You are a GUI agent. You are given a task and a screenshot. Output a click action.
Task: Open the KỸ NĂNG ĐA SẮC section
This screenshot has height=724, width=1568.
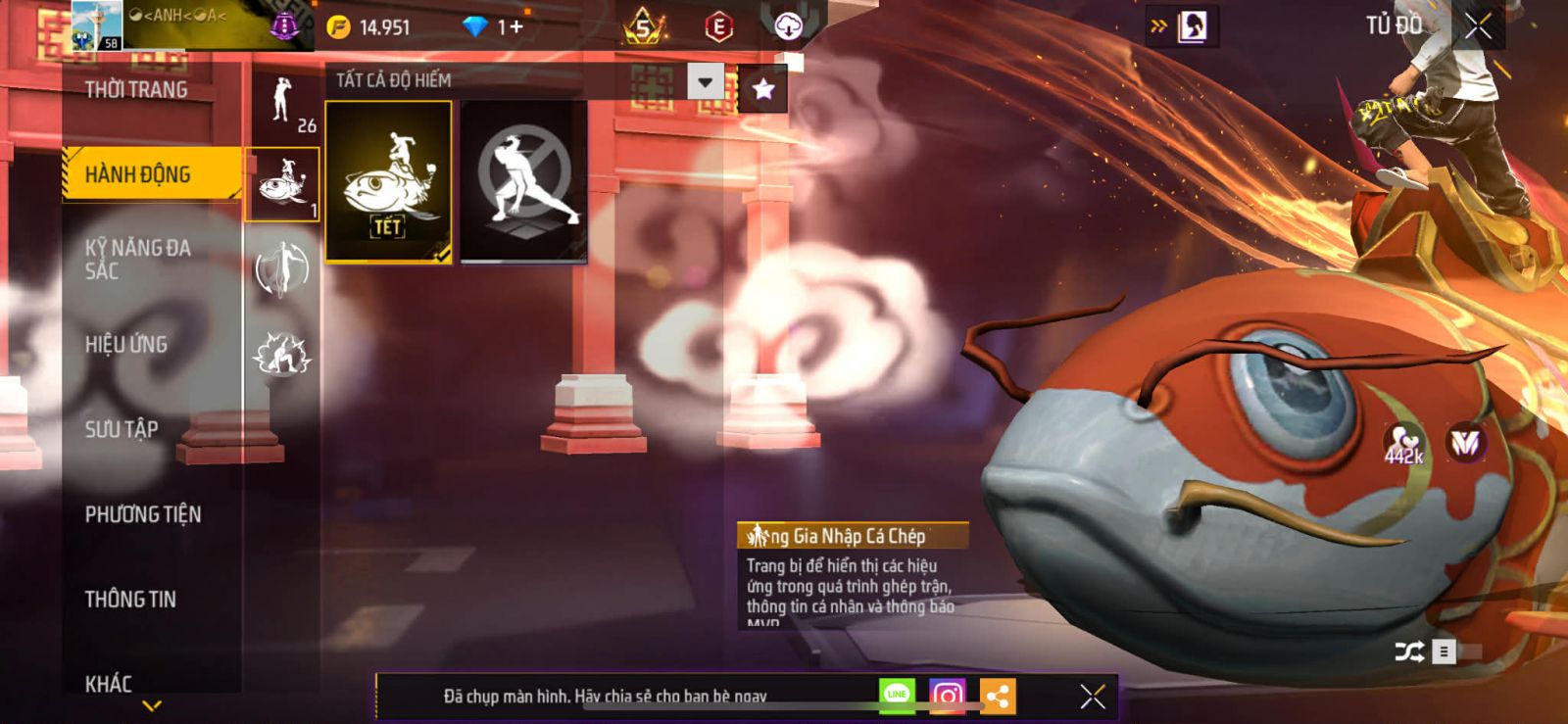[136, 260]
